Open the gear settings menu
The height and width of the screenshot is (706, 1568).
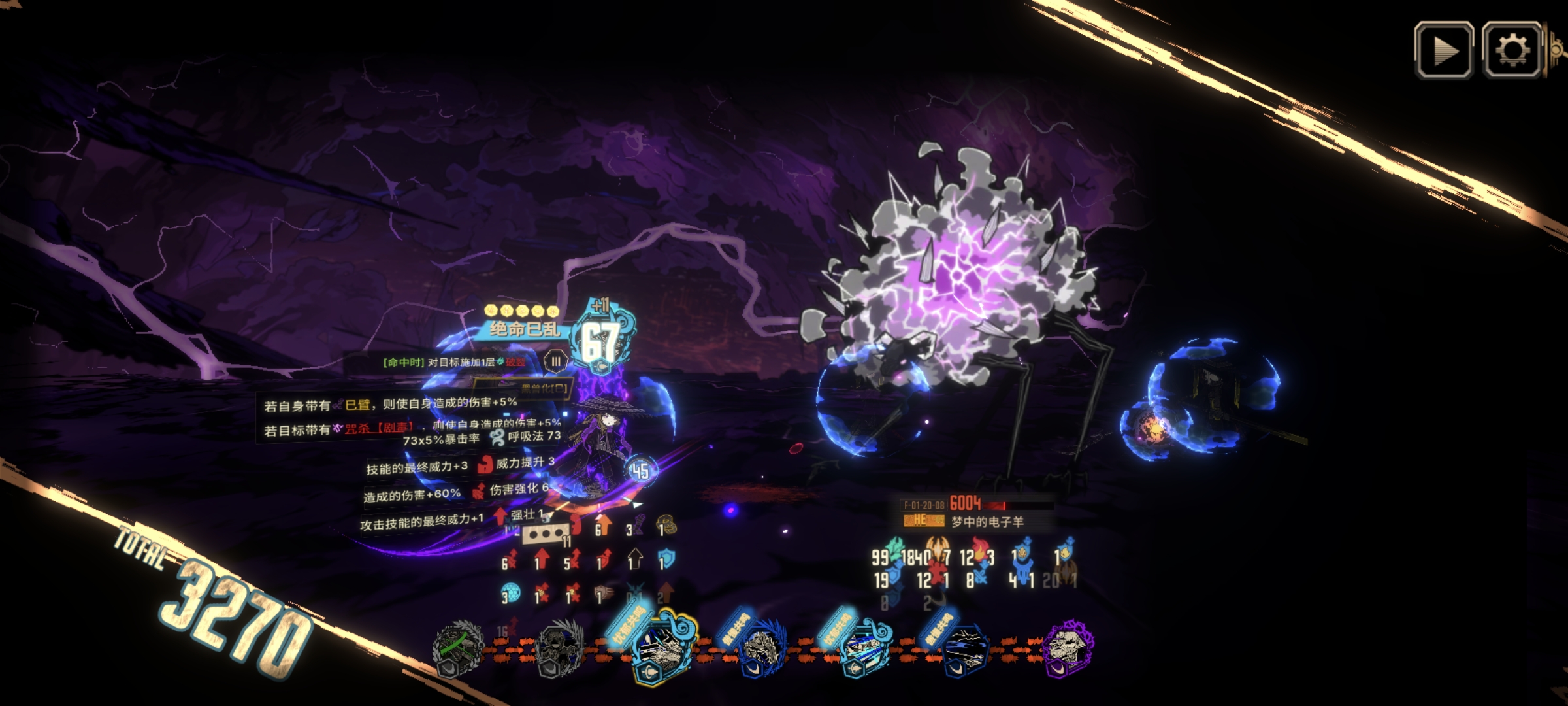click(x=1512, y=50)
